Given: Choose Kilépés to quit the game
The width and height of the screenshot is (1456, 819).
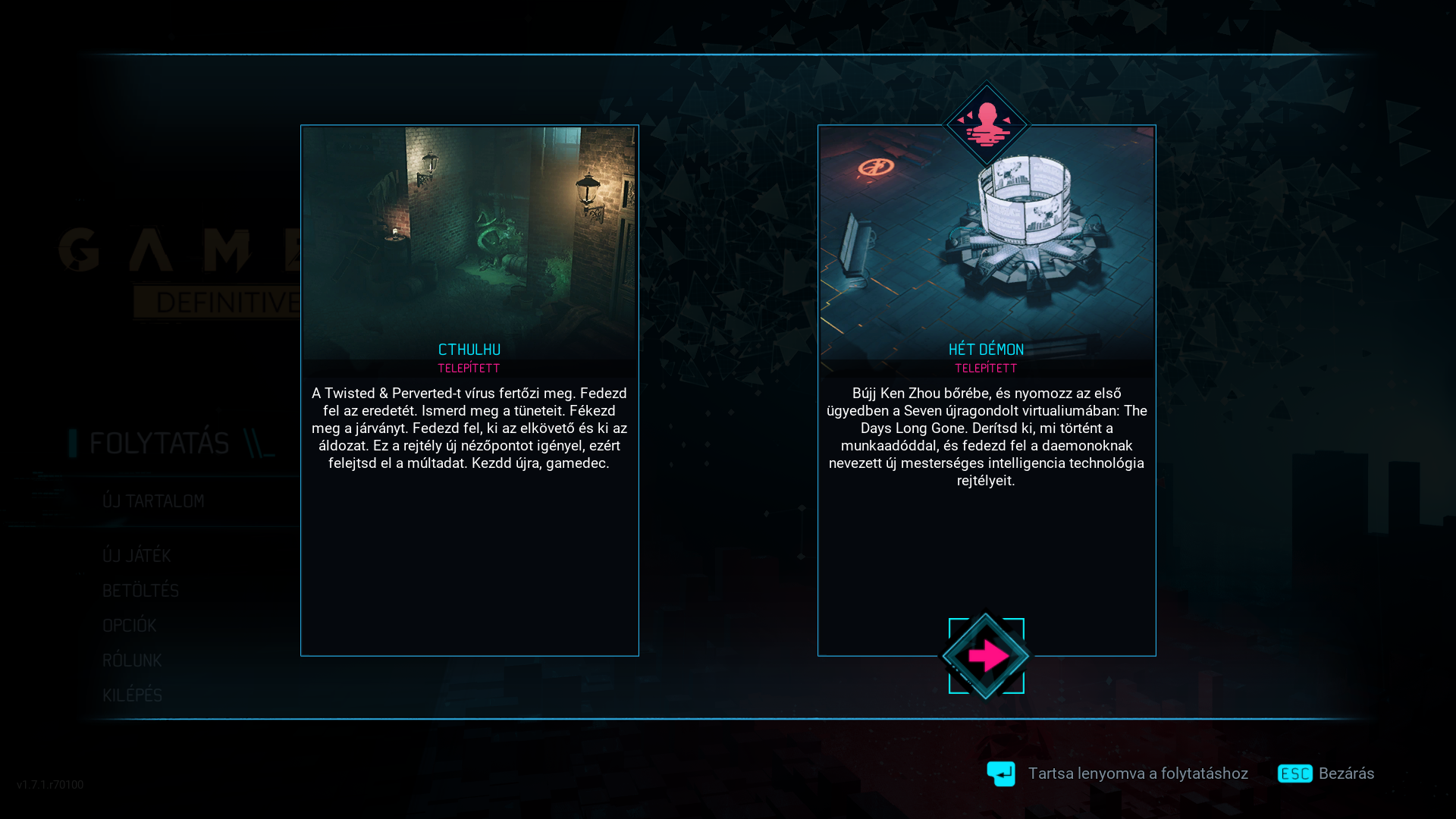Looking at the screenshot, I should 133,695.
